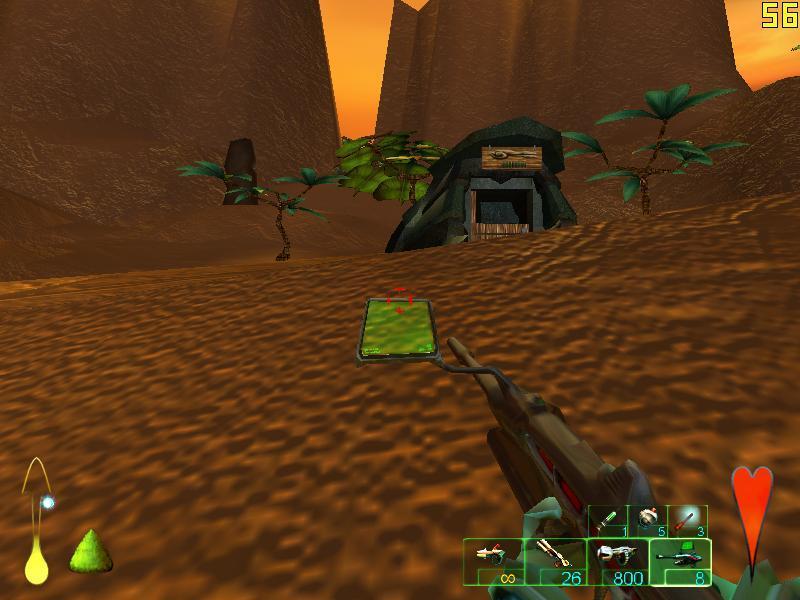800x600 pixels.
Task: Select the highlighted rifle slot with 8 ammo
Action: pos(680,561)
